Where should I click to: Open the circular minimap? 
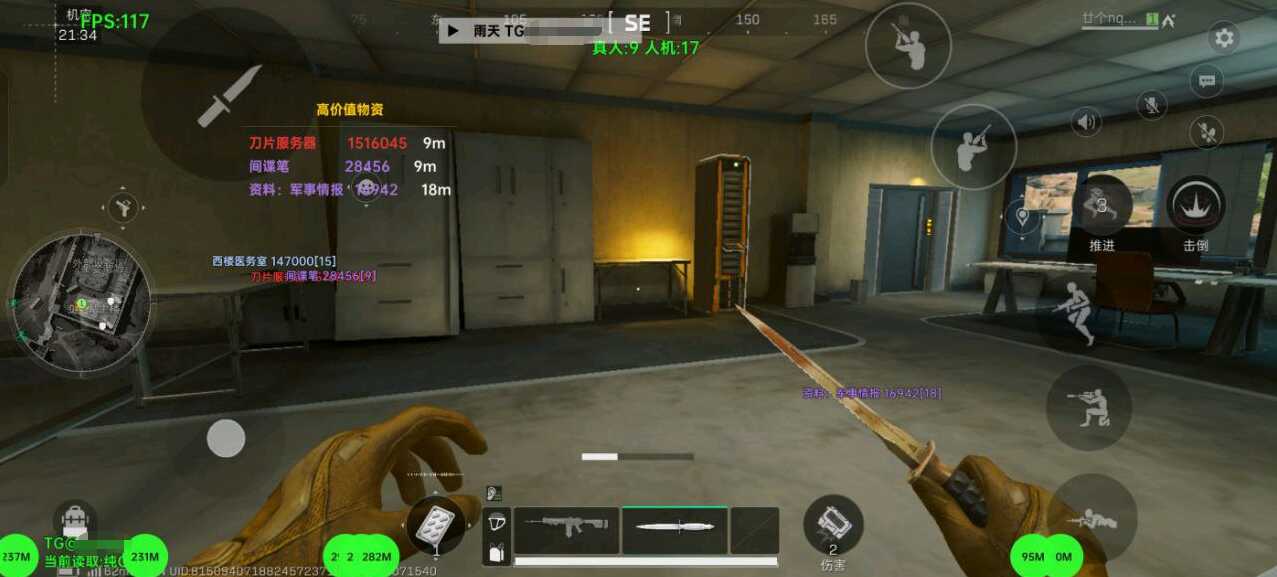coord(80,302)
